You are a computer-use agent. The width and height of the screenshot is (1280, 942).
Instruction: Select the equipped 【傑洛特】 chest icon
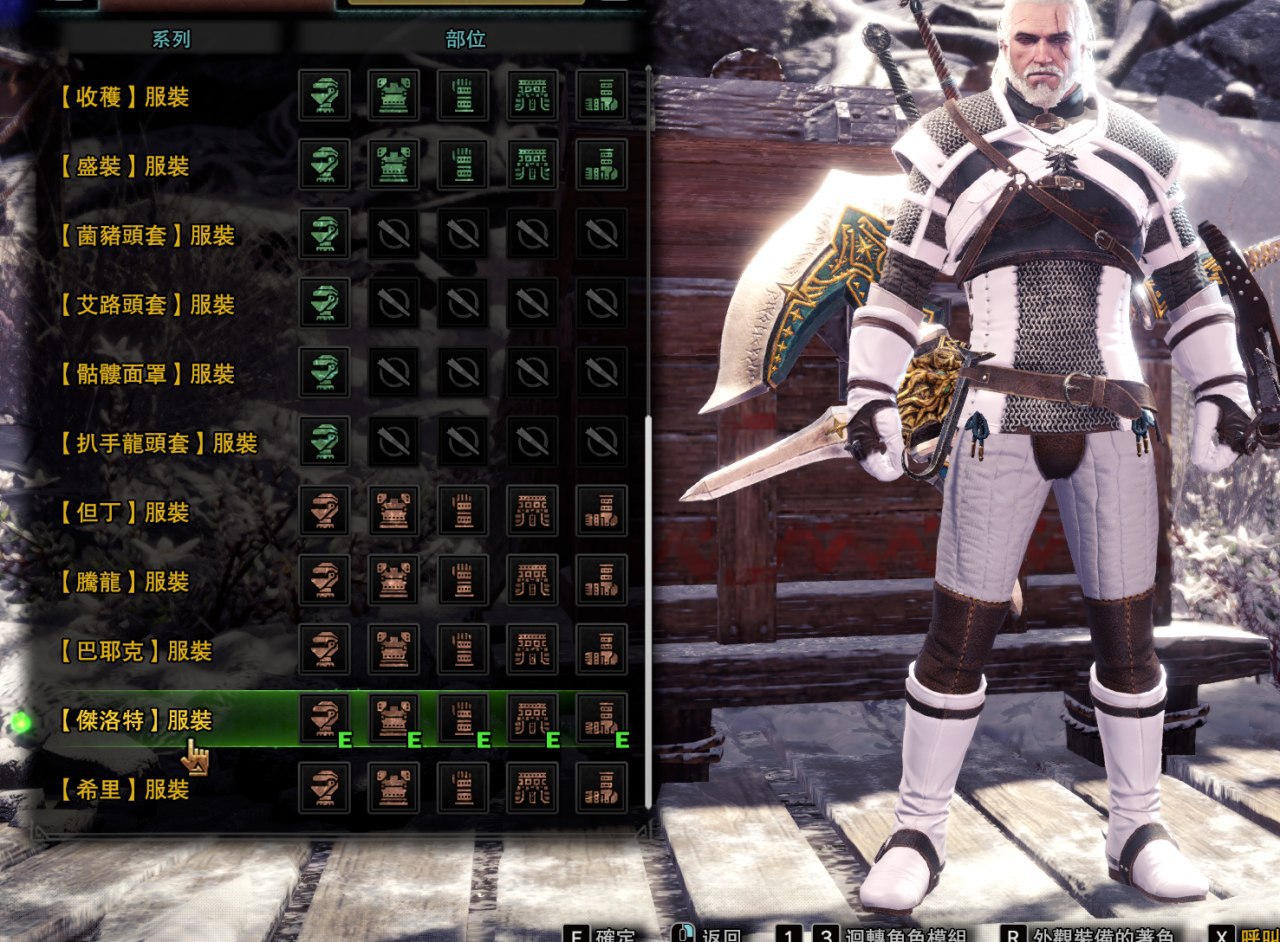(393, 719)
